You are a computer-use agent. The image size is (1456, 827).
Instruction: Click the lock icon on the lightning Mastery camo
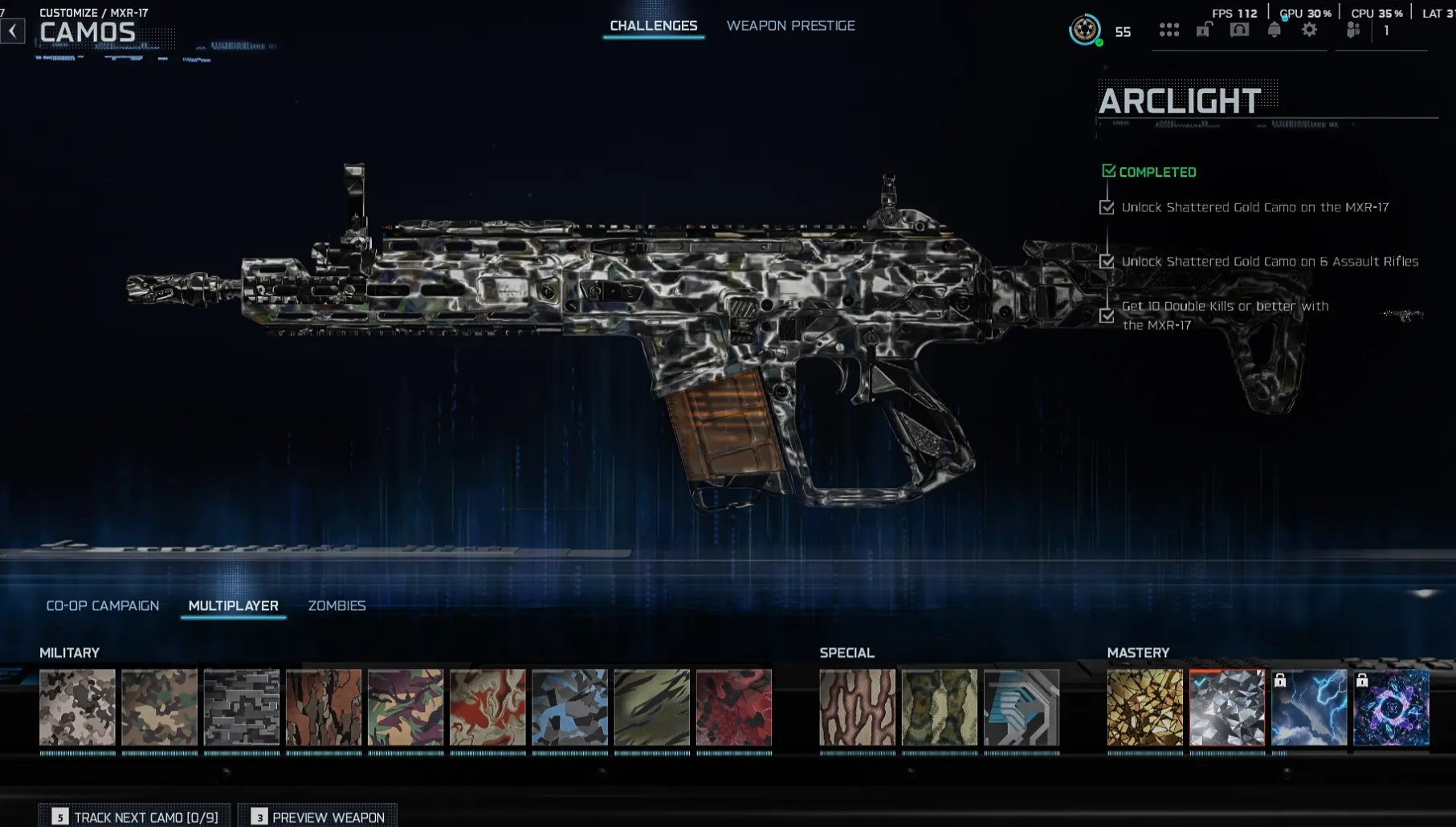pos(1280,682)
